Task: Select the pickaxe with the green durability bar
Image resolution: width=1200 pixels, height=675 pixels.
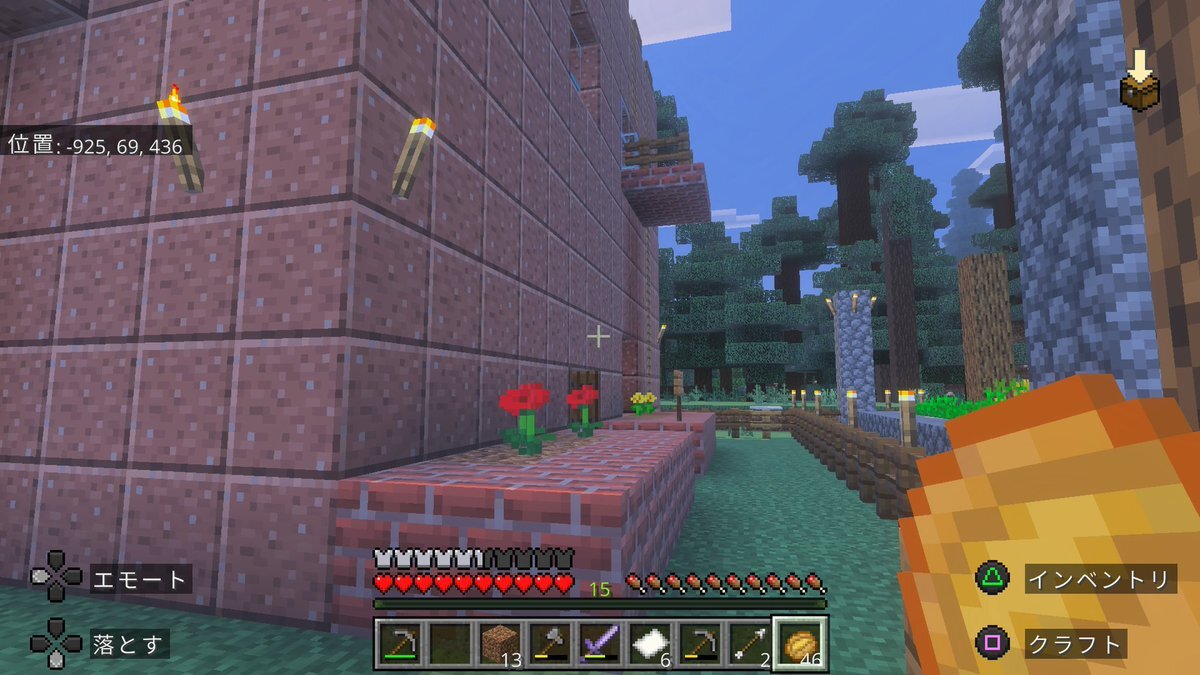Action: point(401,643)
